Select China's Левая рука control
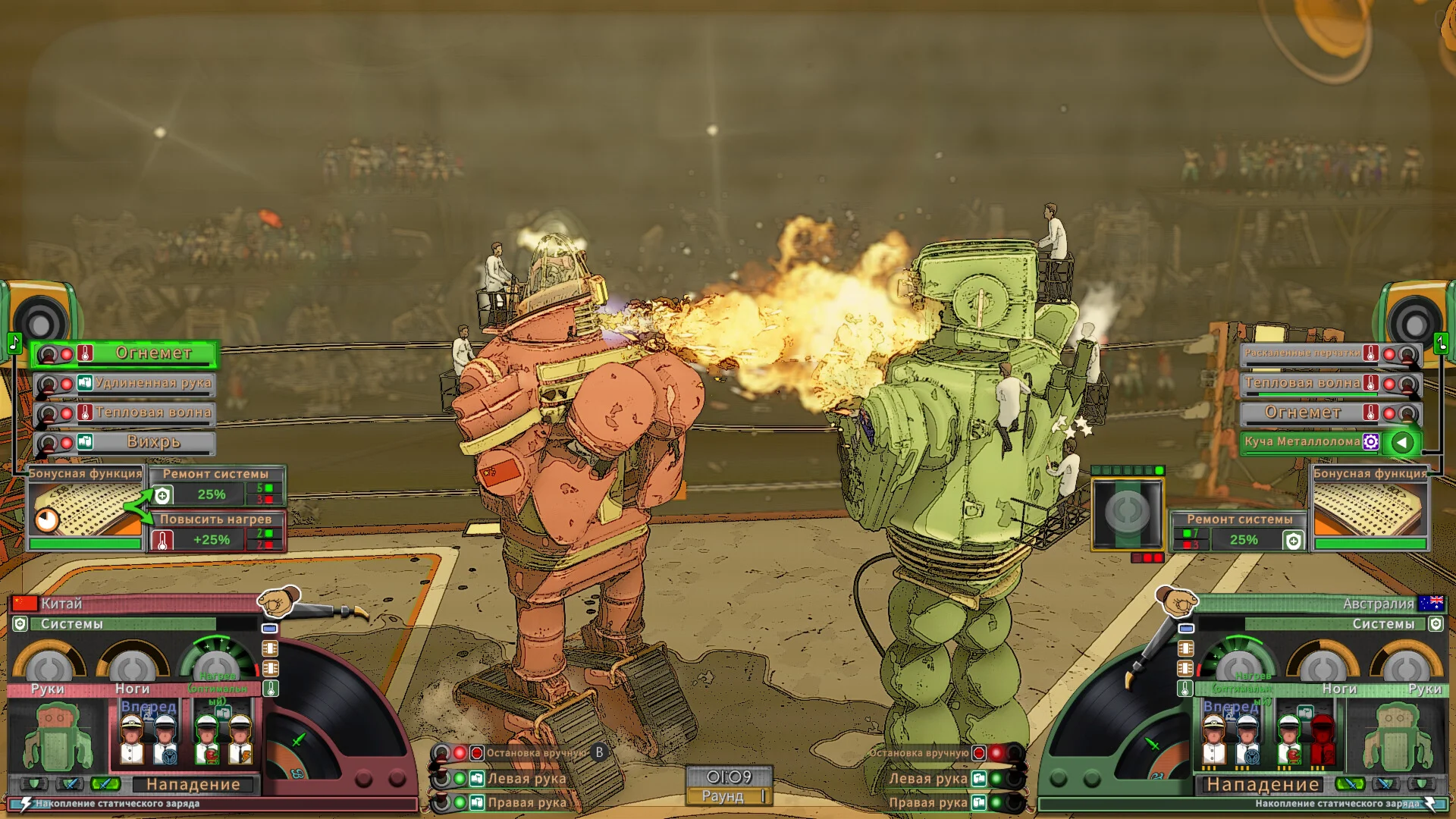The width and height of the screenshot is (1456, 819). [x=526, y=779]
